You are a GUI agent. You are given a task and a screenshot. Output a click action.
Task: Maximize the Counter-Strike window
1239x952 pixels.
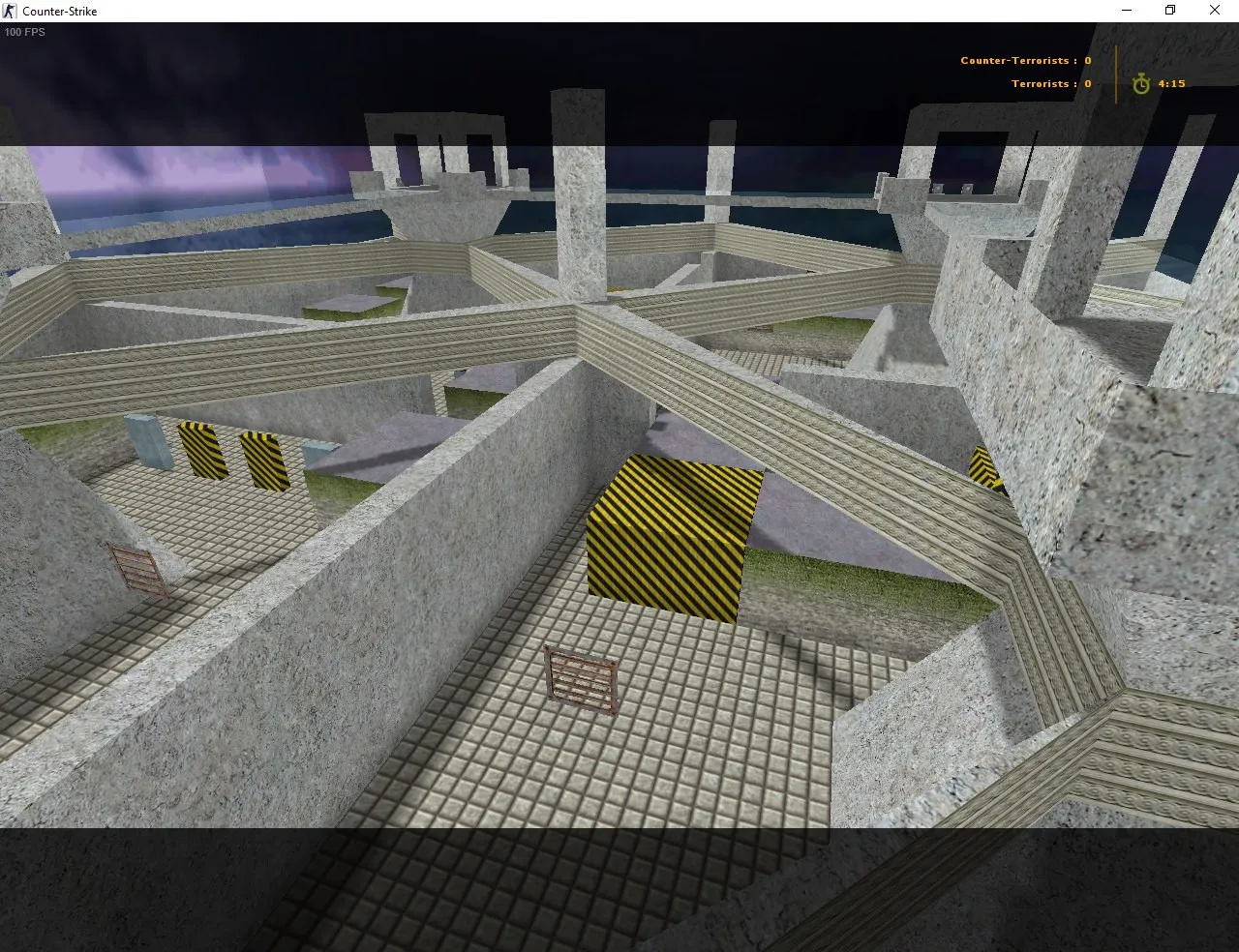[1169, 11]
